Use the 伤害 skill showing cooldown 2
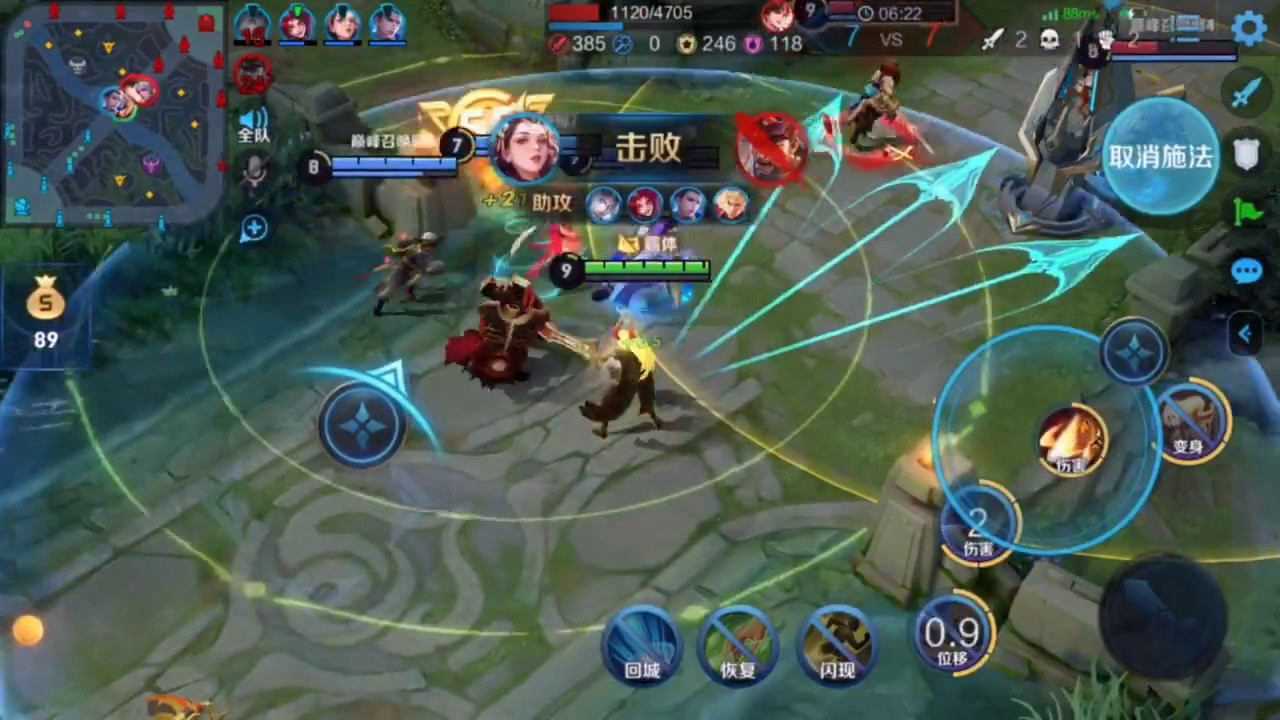This screenshot has height=720, width=1280. pos(978,525)
